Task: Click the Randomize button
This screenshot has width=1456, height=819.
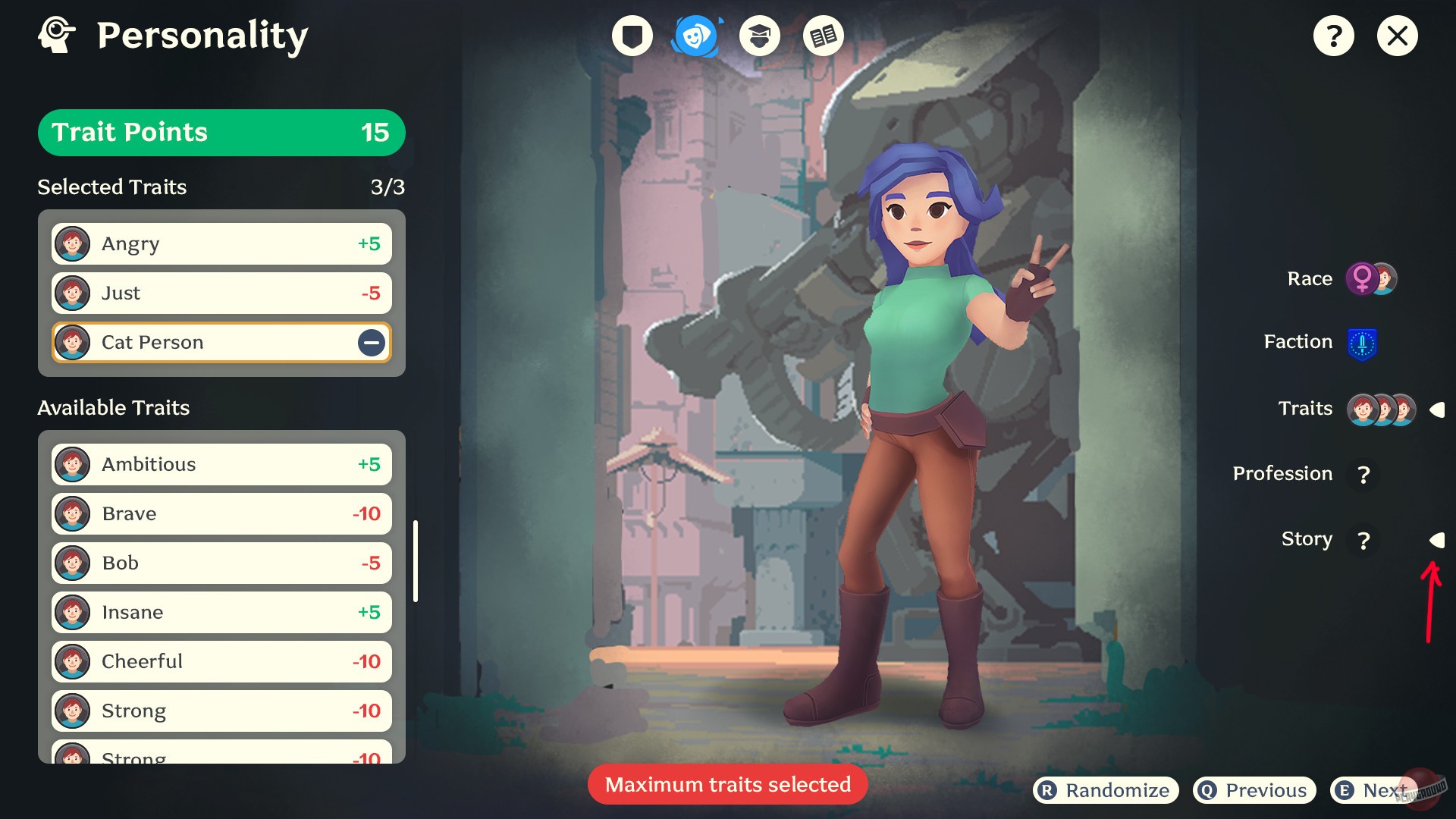Action: 1104,789
